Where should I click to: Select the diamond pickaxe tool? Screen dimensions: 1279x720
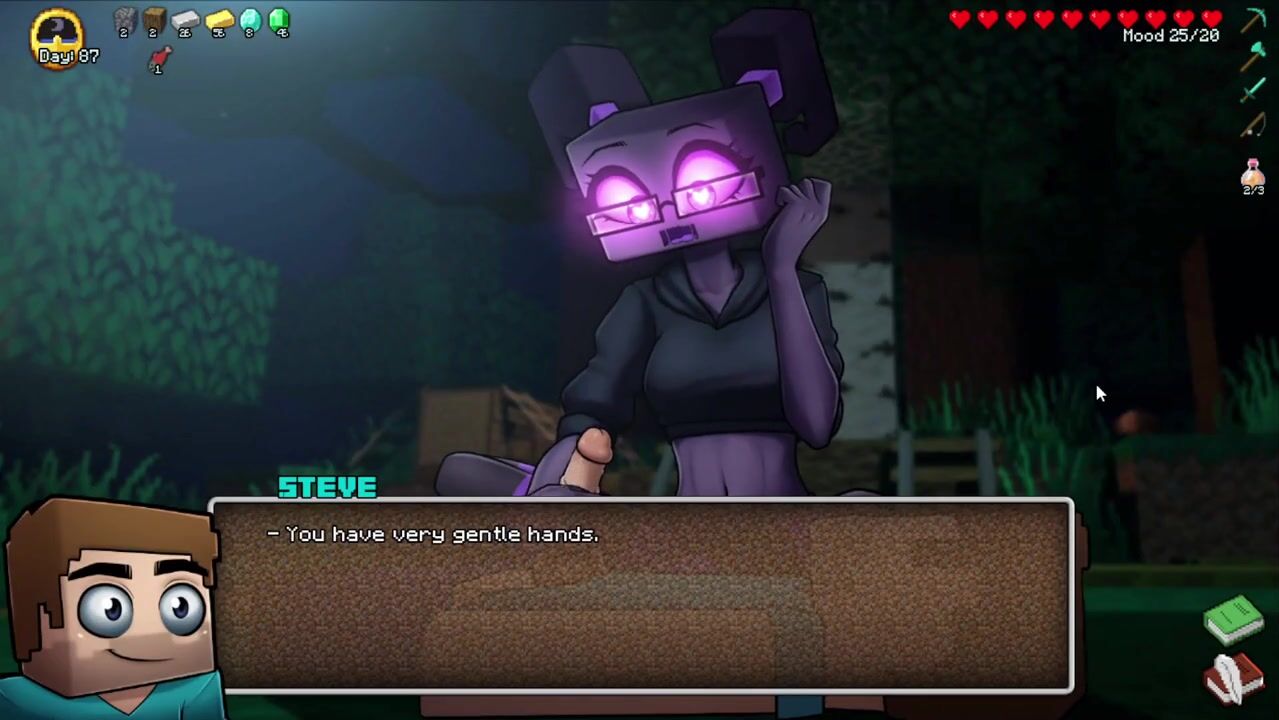coord(1253,20)
